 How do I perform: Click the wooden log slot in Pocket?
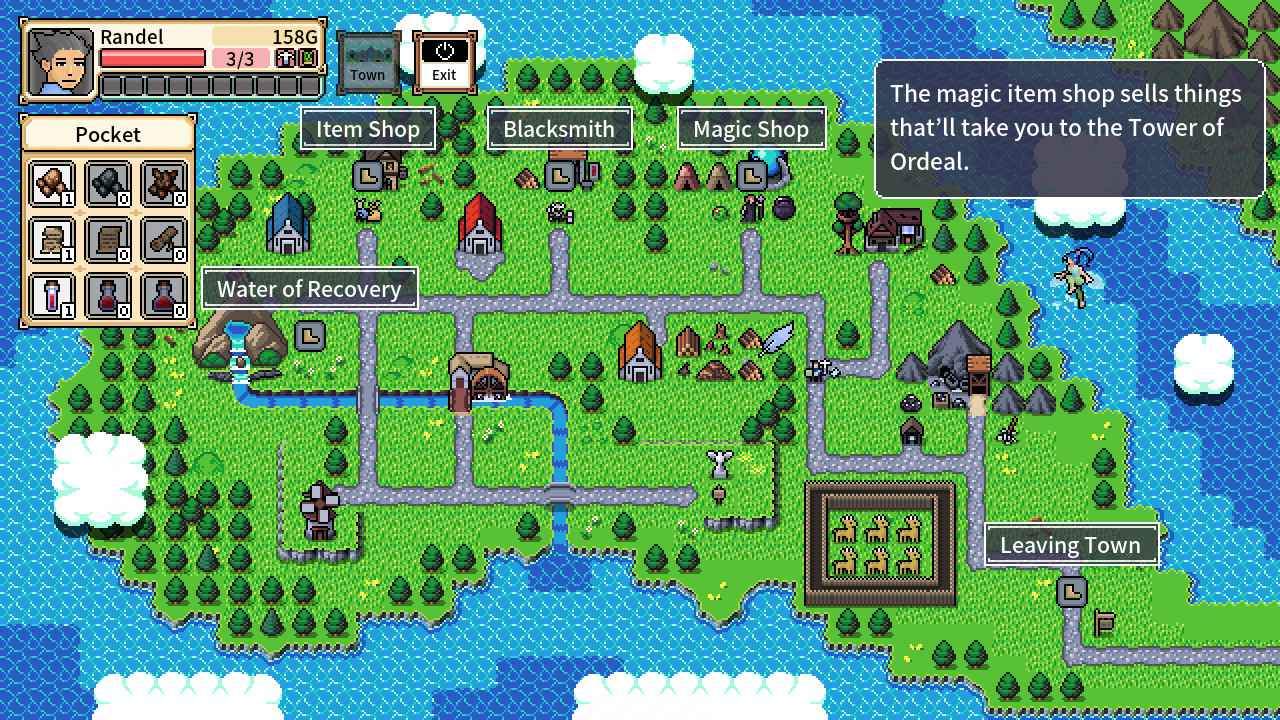[x=164, y=240]
